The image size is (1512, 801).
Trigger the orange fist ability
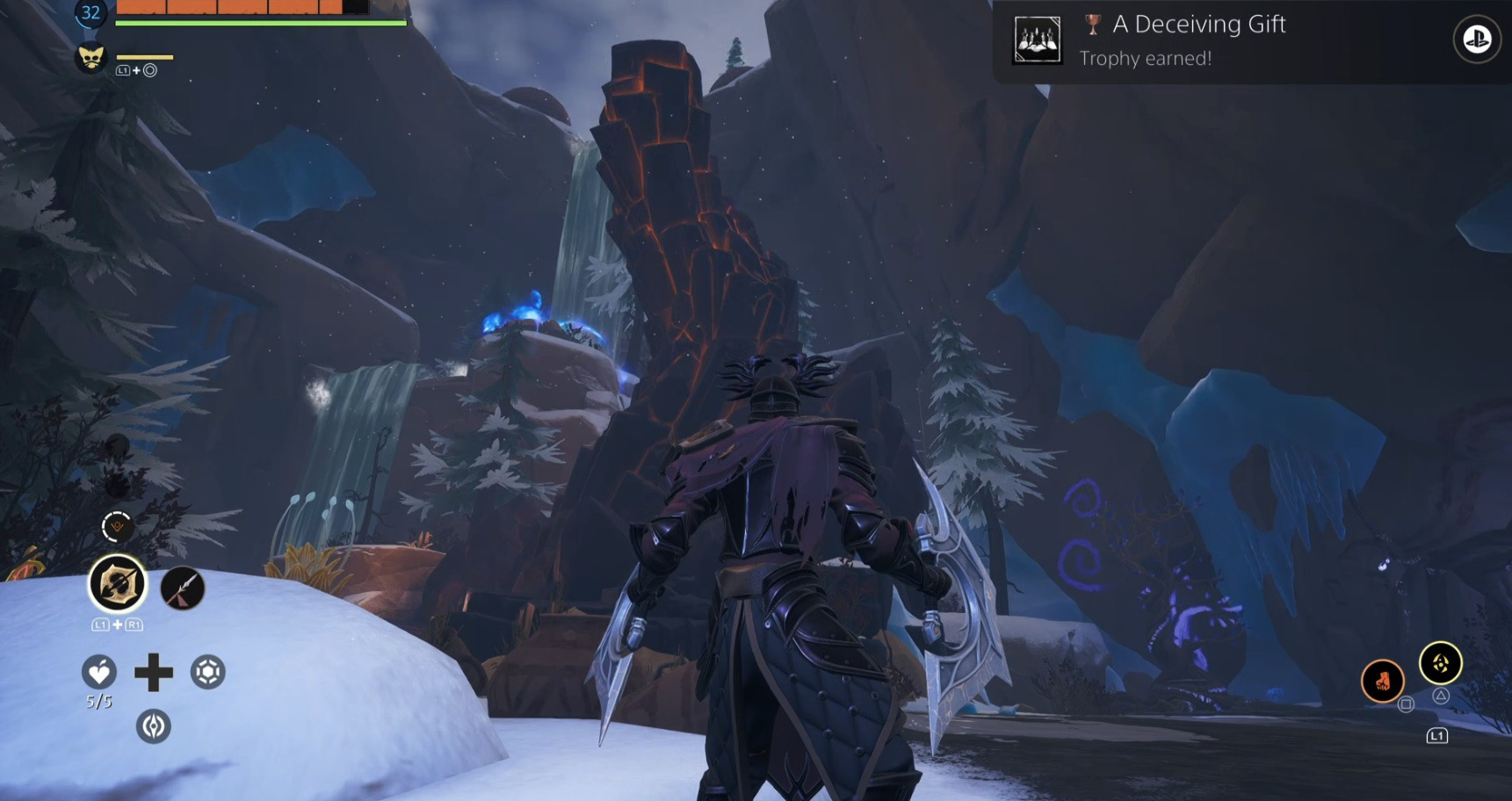point(1382,680)
